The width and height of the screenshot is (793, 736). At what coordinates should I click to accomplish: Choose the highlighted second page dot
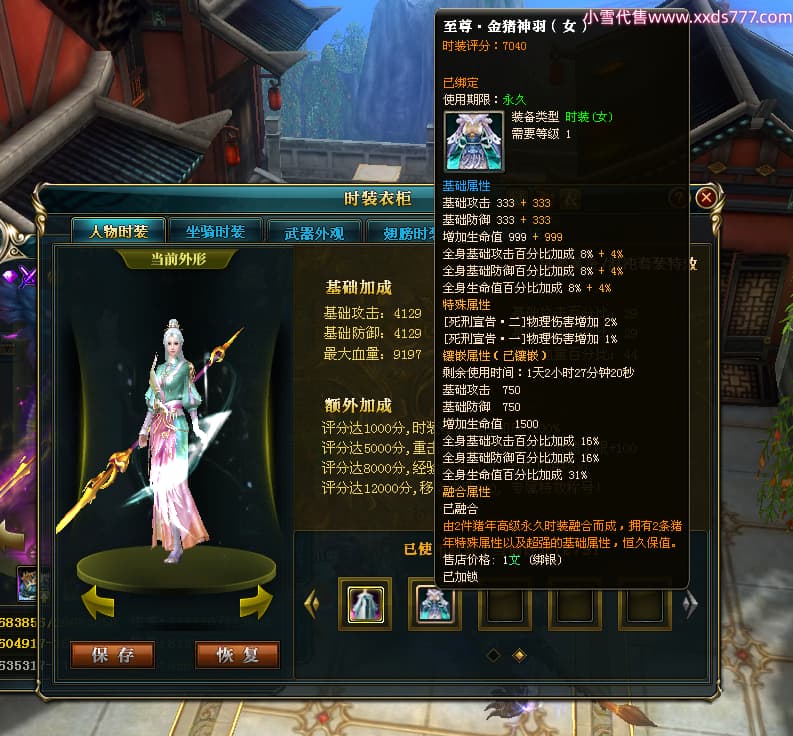tap(519, 655)
